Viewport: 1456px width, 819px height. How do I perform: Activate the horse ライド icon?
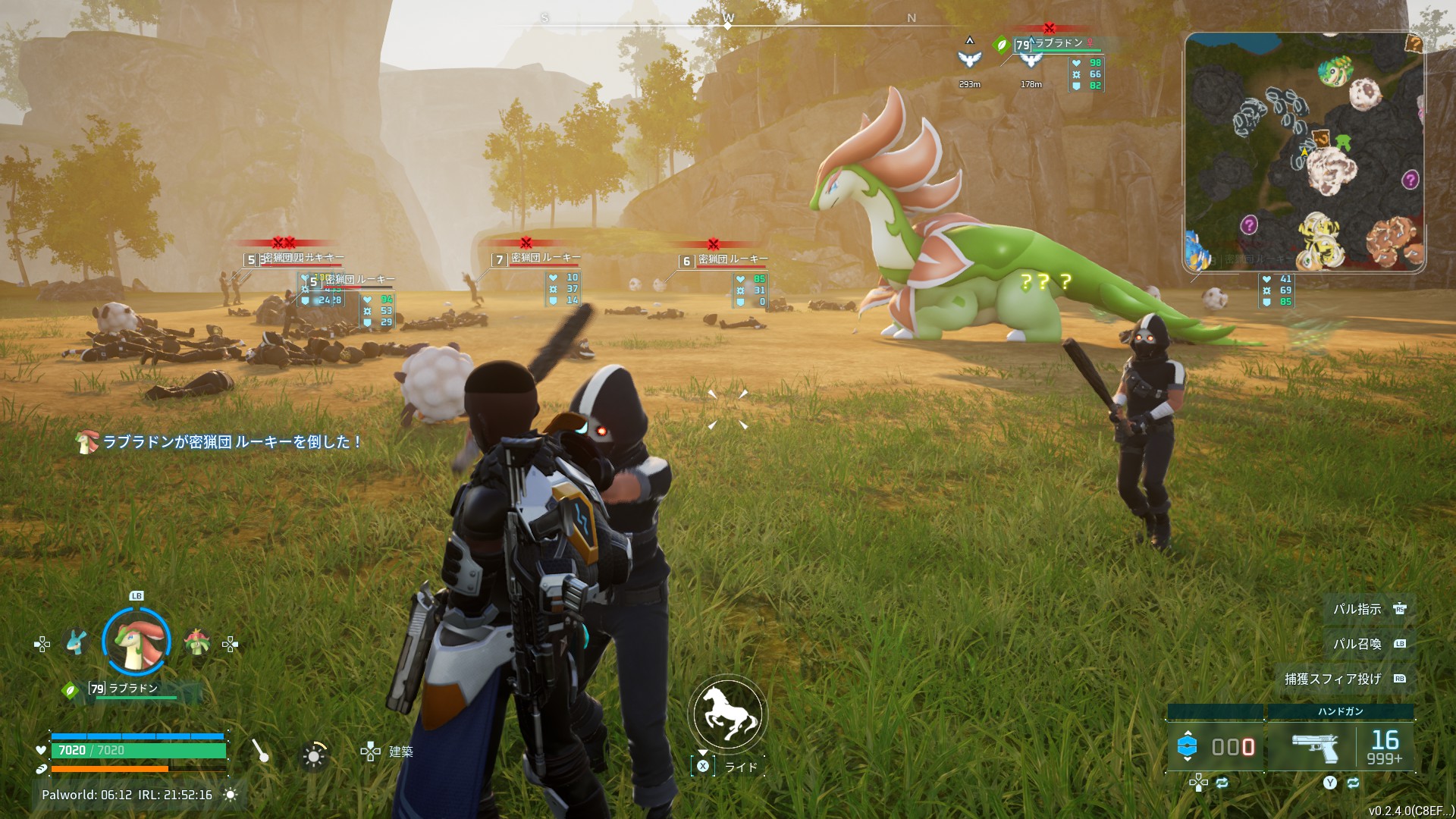(728, 714)
